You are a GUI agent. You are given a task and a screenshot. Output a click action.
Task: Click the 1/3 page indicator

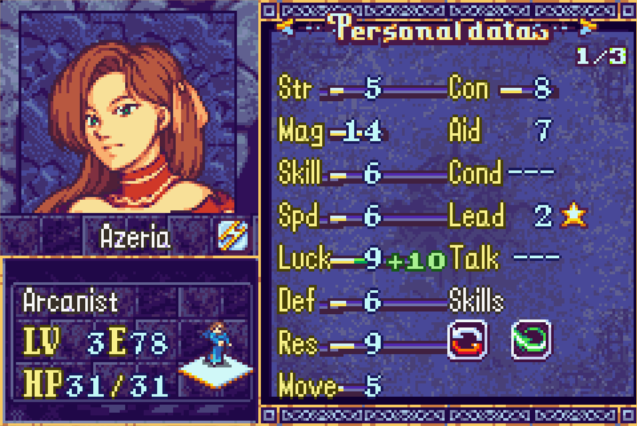click(596, 57)
